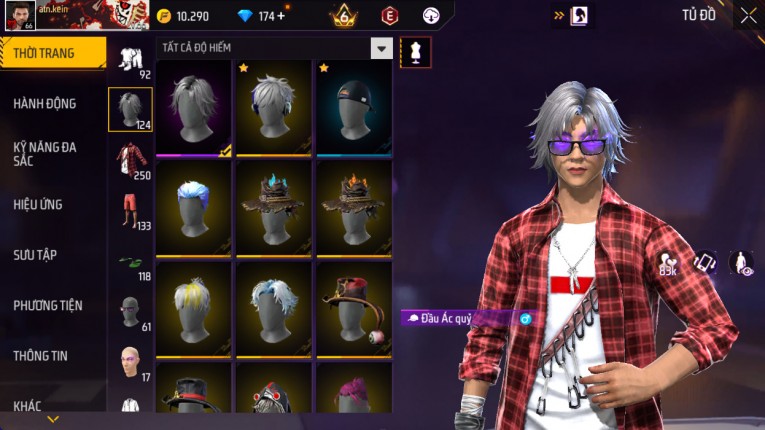Choose the red shorts subcategory

130,208
